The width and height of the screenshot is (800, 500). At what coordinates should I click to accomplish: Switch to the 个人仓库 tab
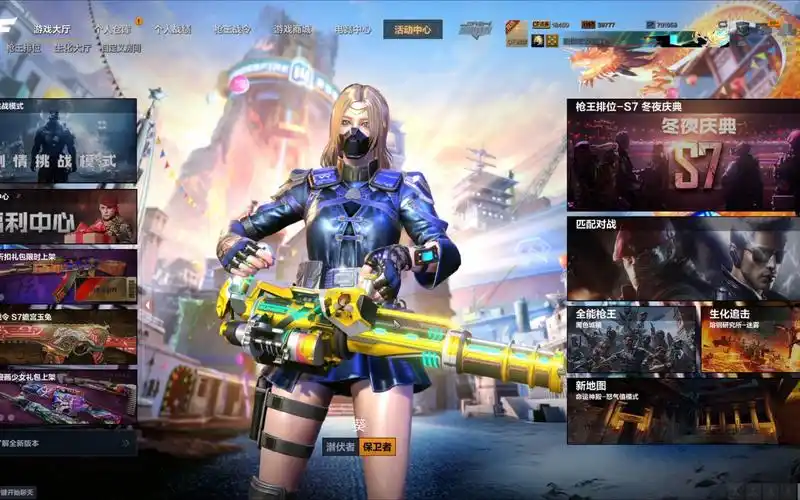[112, 30]
